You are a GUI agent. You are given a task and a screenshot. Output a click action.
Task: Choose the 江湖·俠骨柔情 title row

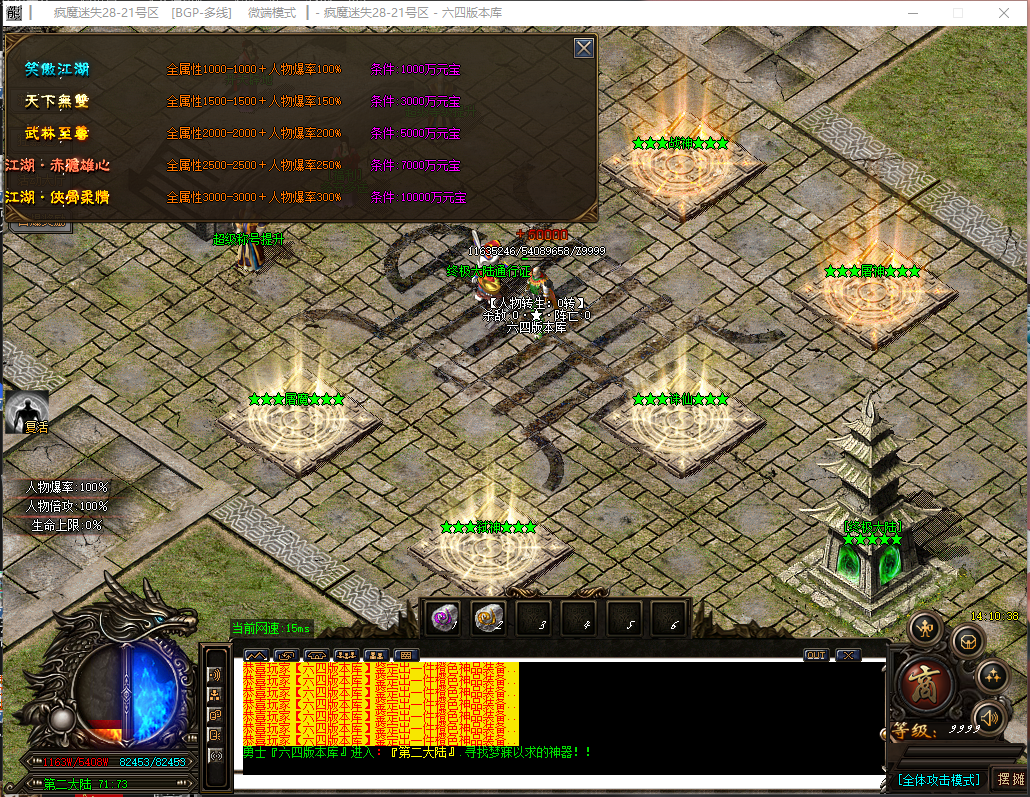pos(57,197)
